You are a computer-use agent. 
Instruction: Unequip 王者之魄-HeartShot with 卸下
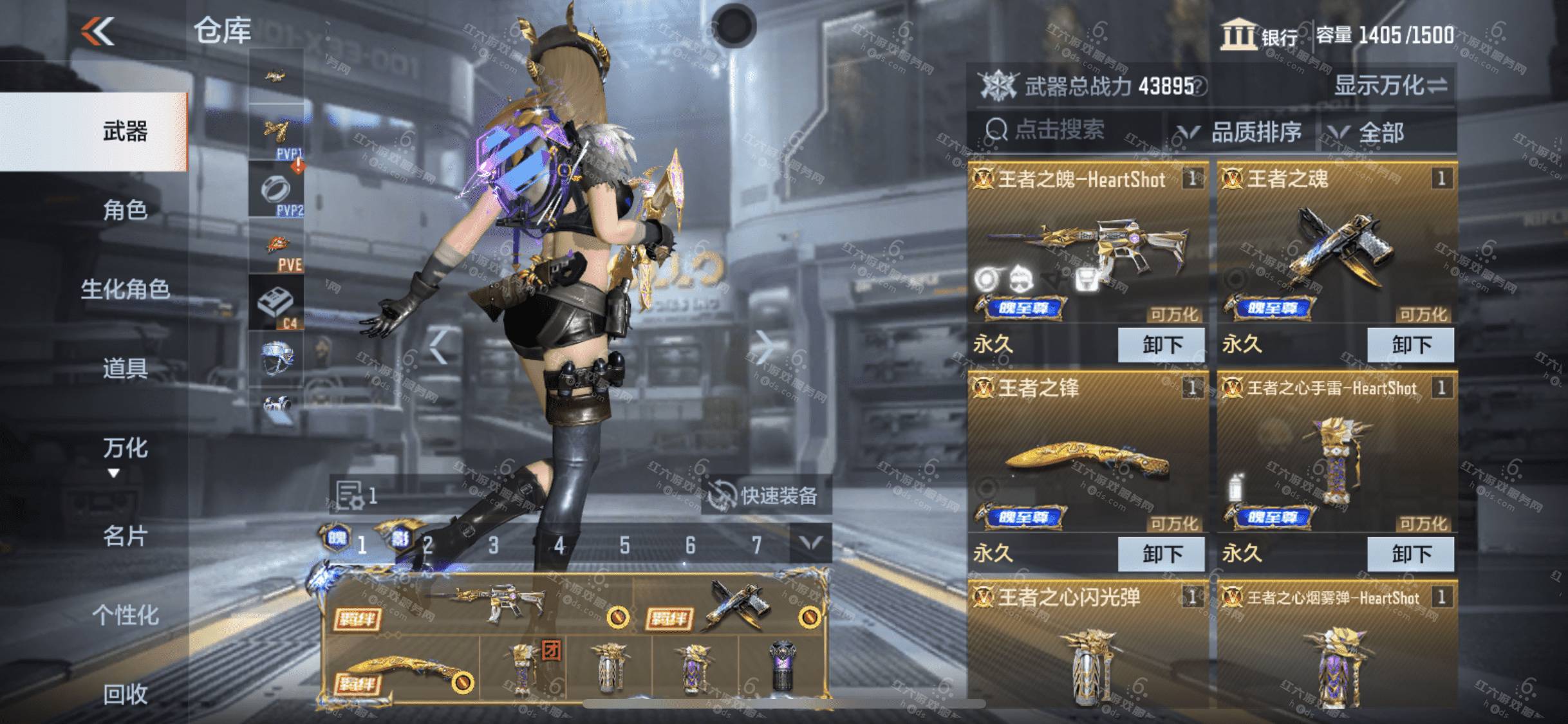1161,344
